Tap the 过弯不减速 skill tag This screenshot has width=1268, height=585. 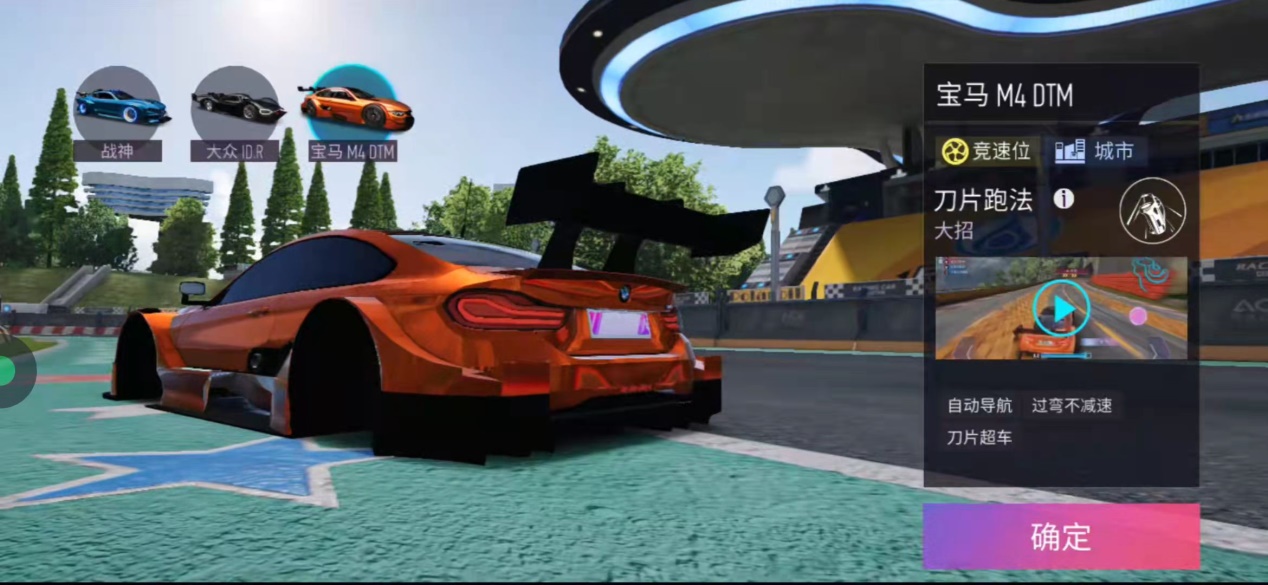[x=1072, y=405]
